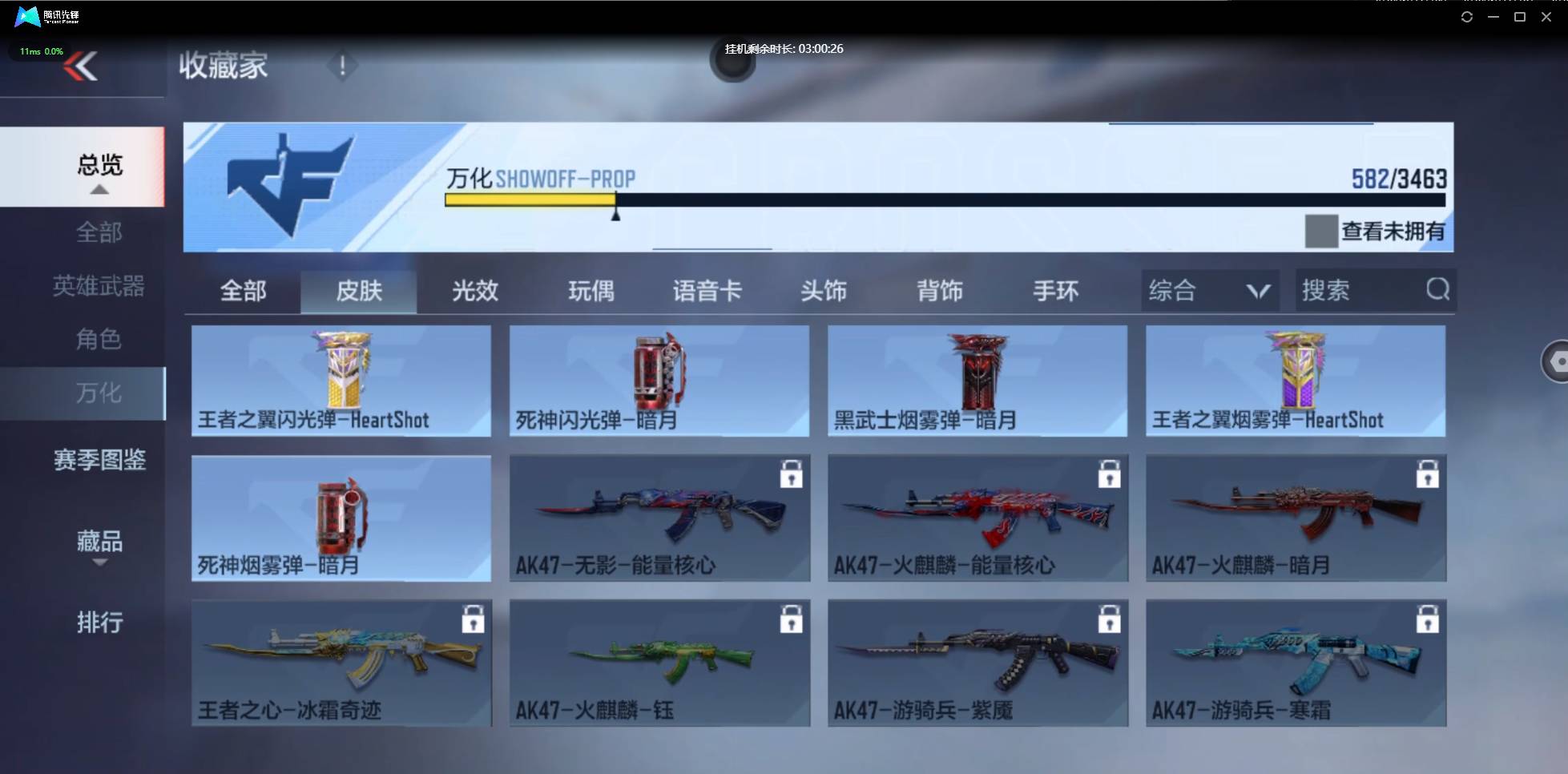Expand the 藏品 section in the sidebar
1568x774 pixels.
tap(99, 543)
